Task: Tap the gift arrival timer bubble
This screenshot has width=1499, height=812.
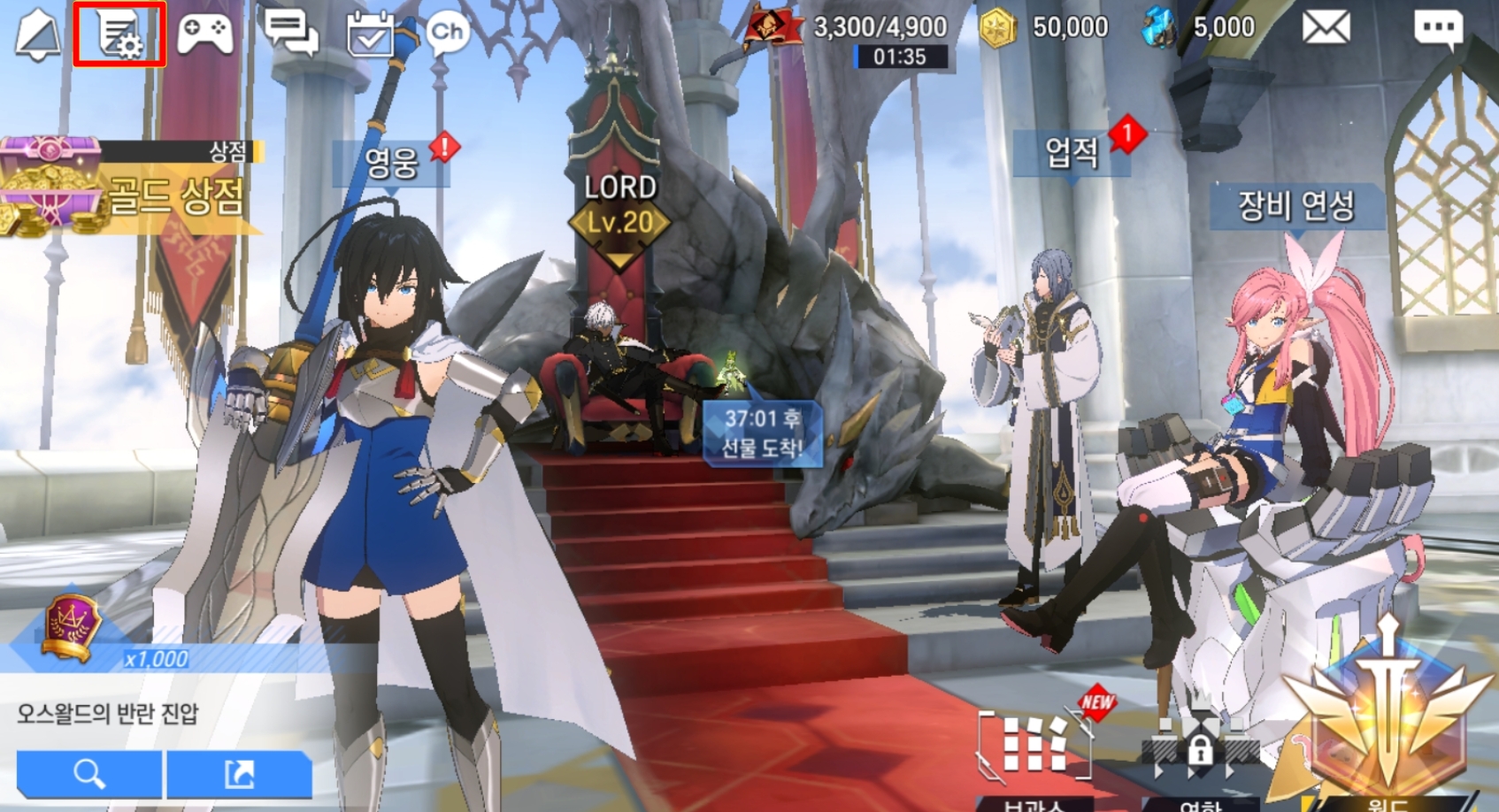Action: coord(762,433)
